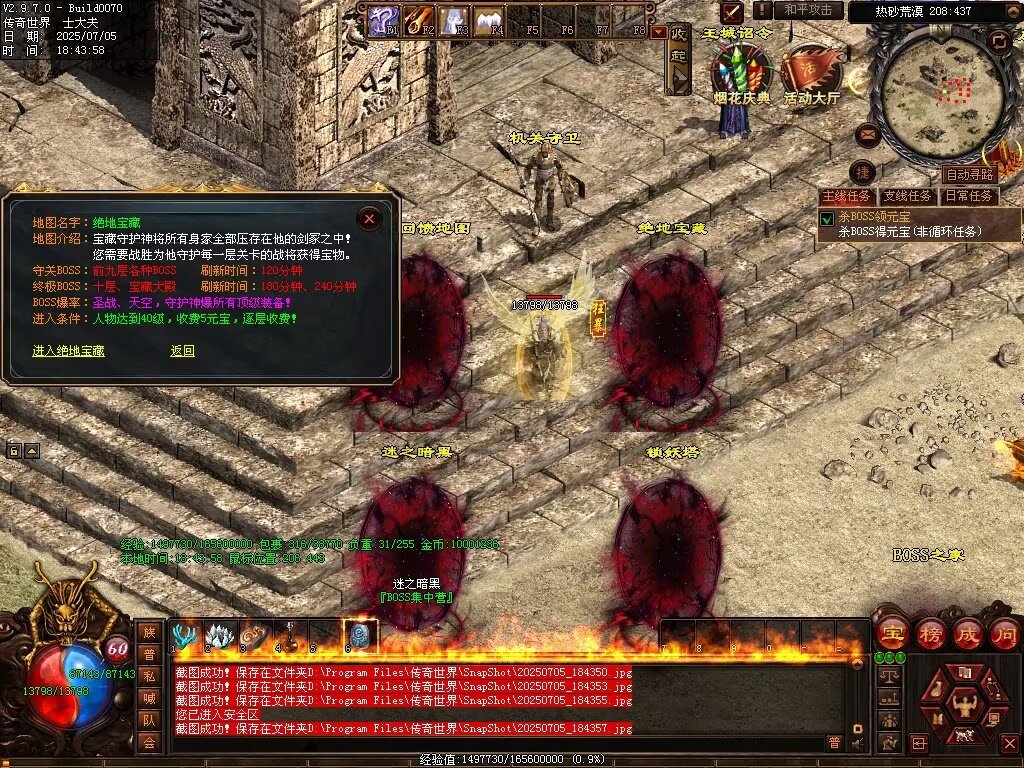Start 自动寻路 auto pathfinding
This screenshot has height=768, width=1024.
[969, 174]
